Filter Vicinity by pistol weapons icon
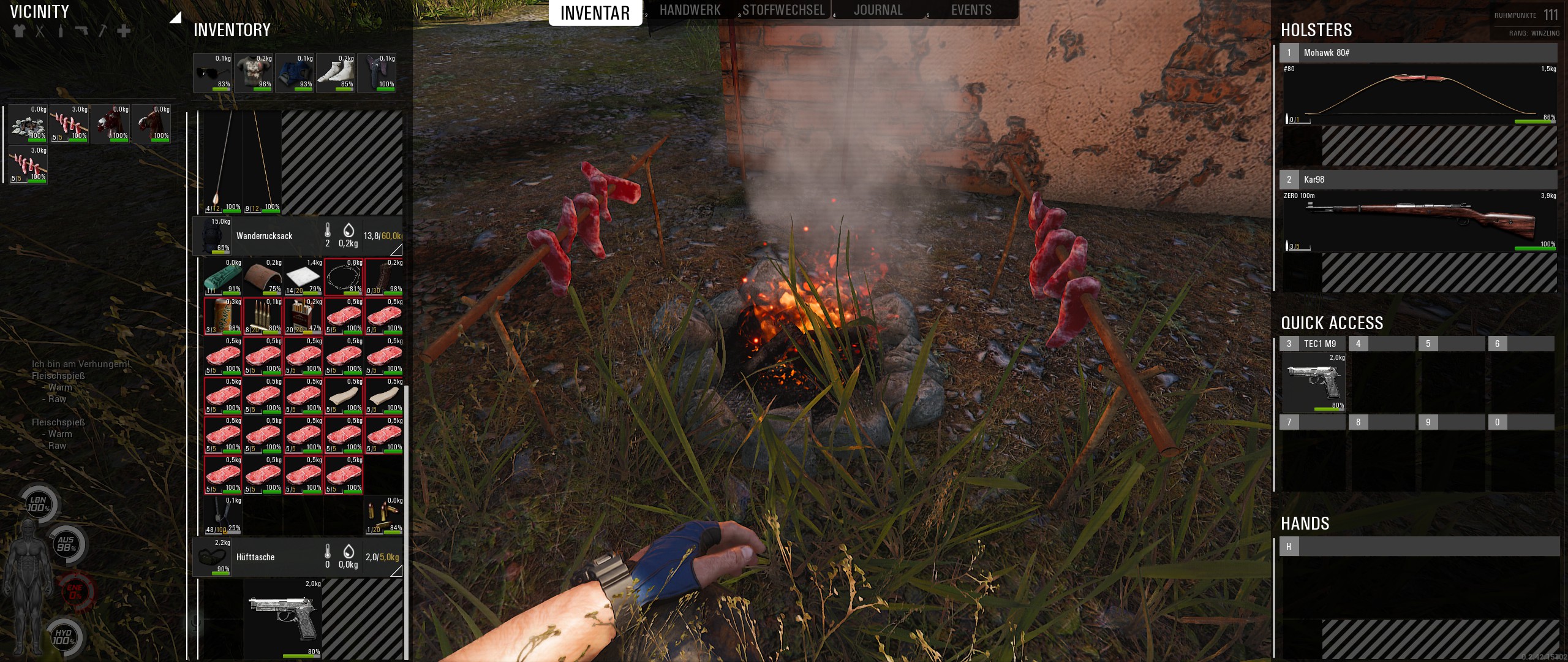Screen dimensions: 1568x662 81,31
